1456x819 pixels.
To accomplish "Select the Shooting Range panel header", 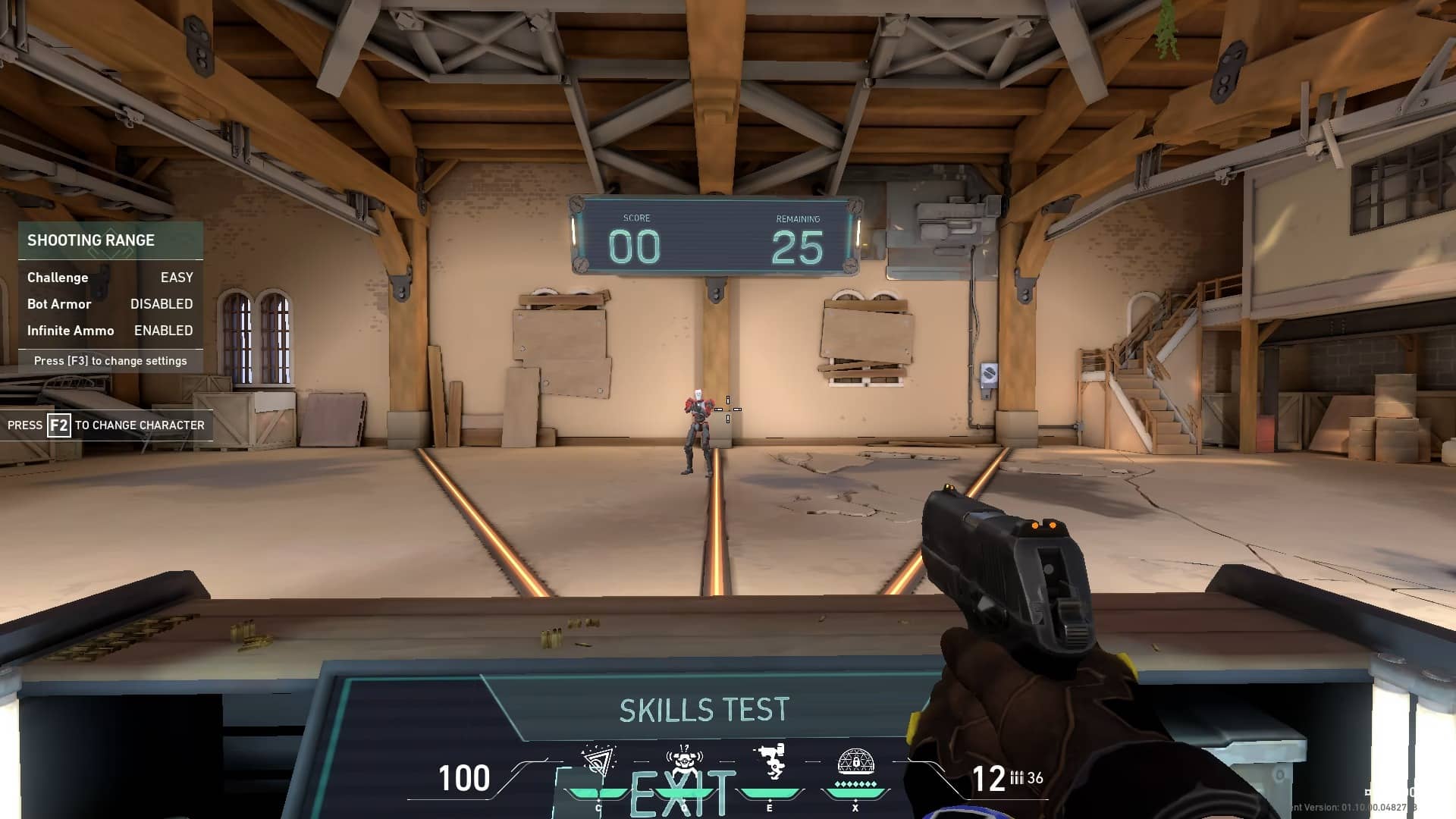I will coord(110,240).
